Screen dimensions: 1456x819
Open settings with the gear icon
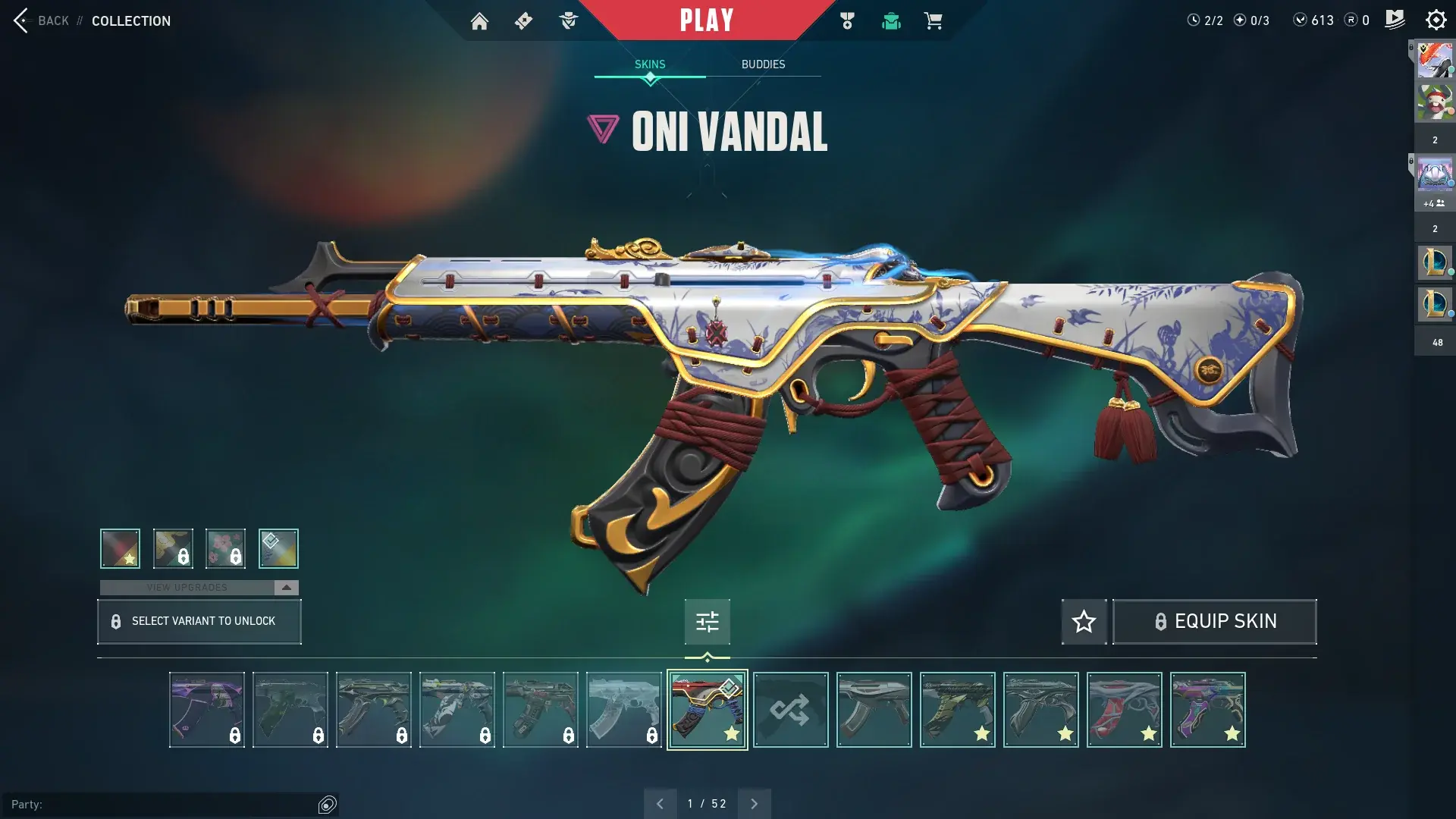pyautogui.click(x=1436, y=20)
